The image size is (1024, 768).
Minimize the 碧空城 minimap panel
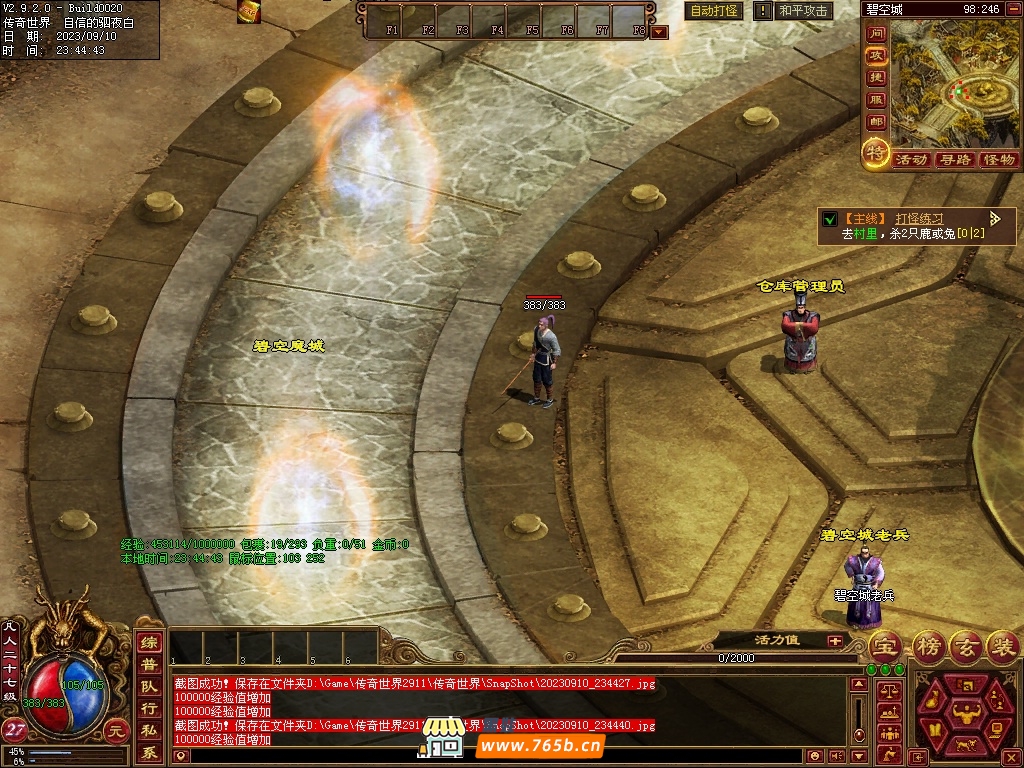(1013, 10)
